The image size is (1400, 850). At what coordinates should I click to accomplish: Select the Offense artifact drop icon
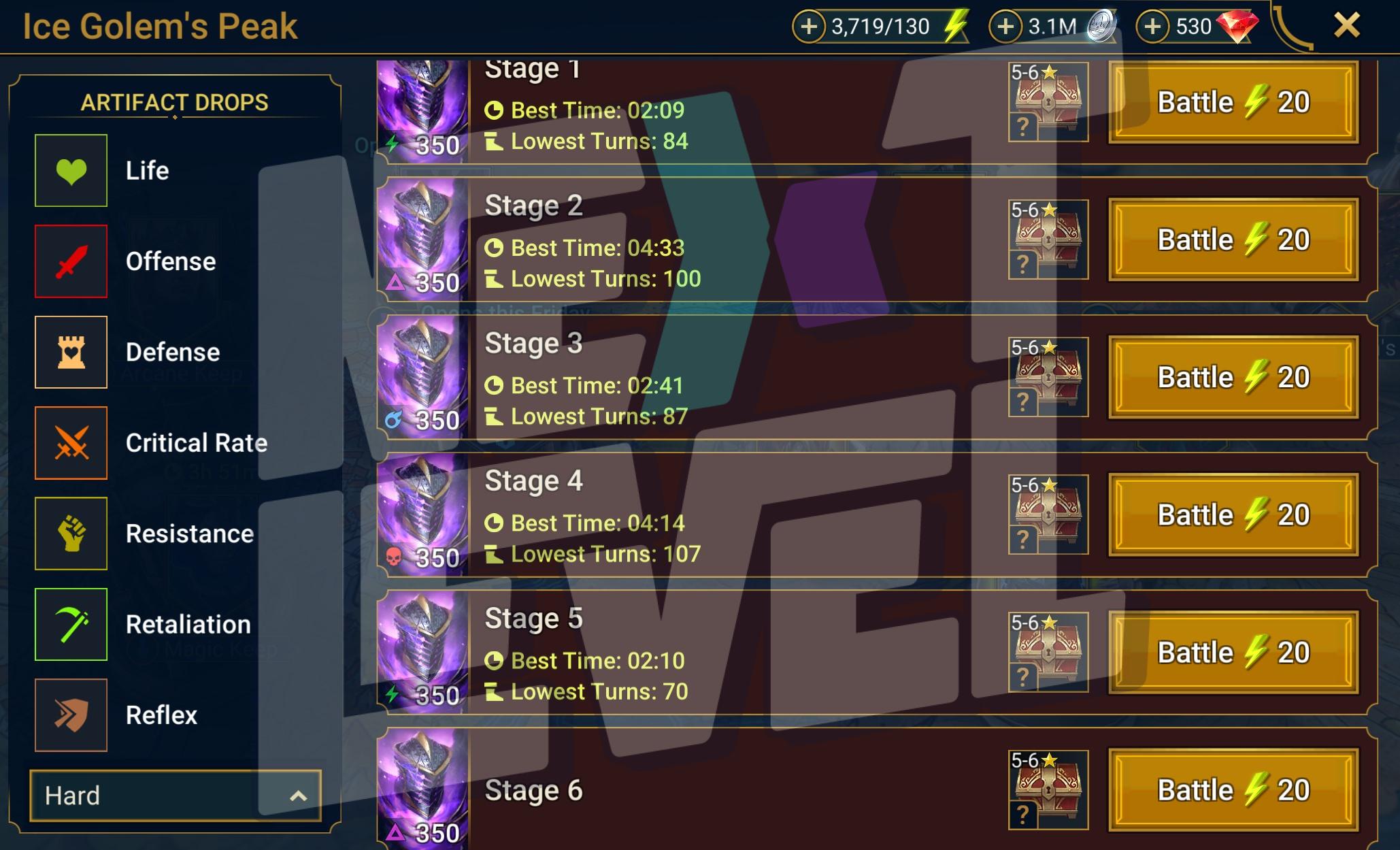(x=71, y=261)
